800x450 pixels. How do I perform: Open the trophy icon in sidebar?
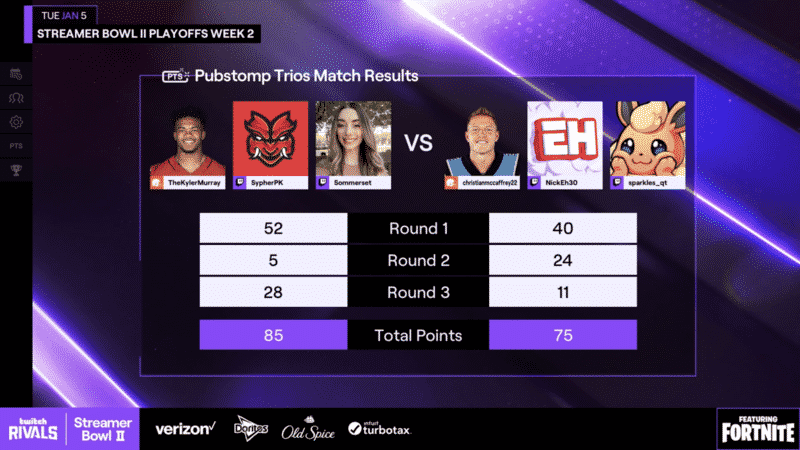[x=16, y=170]
